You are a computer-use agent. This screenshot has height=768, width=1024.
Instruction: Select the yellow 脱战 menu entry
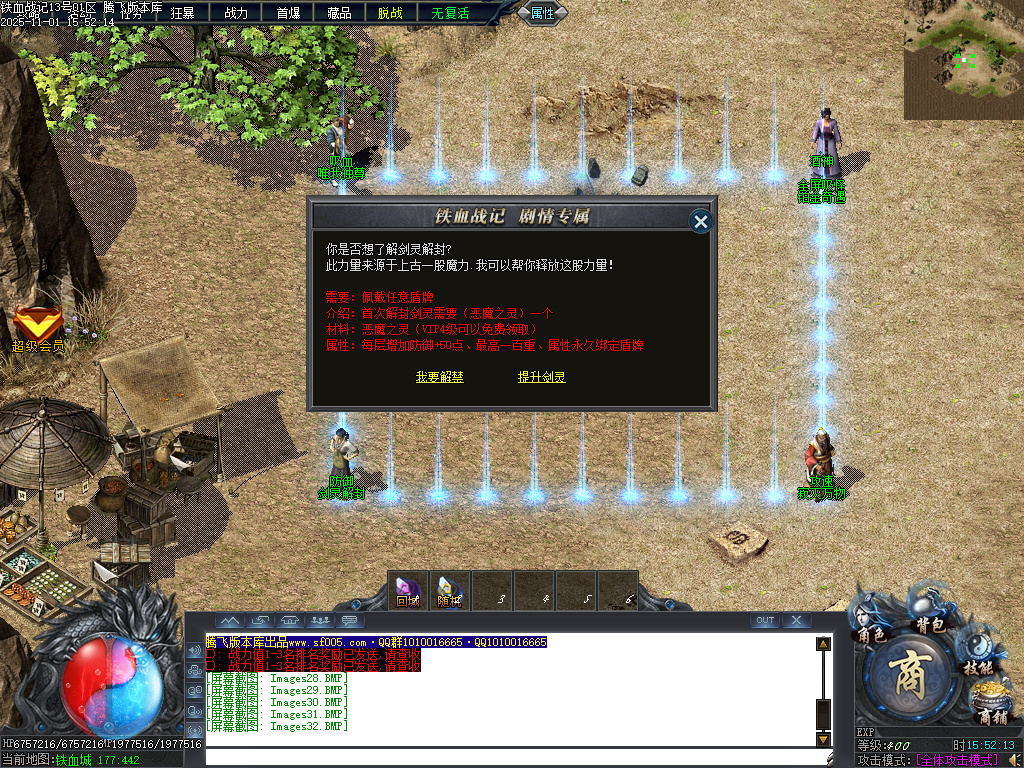pos(391,13)
